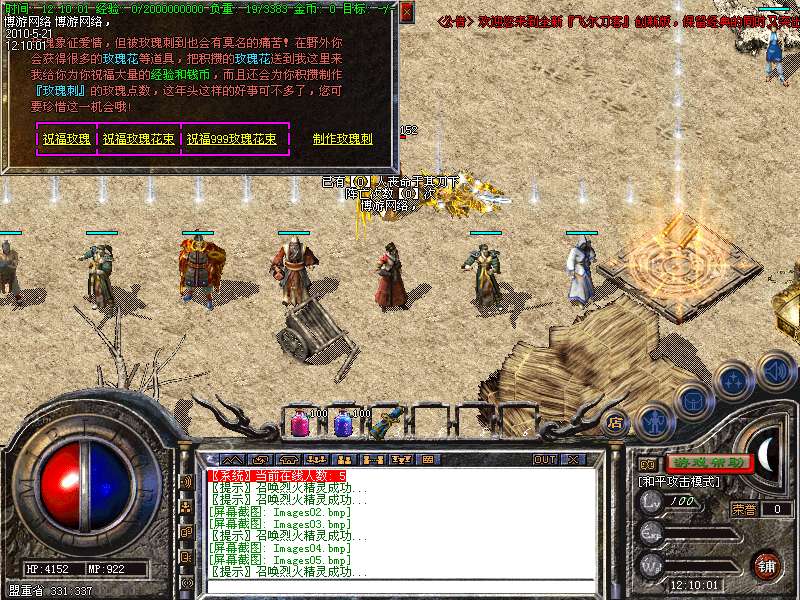Open the skills round button with stars

[x=734, y=381]
